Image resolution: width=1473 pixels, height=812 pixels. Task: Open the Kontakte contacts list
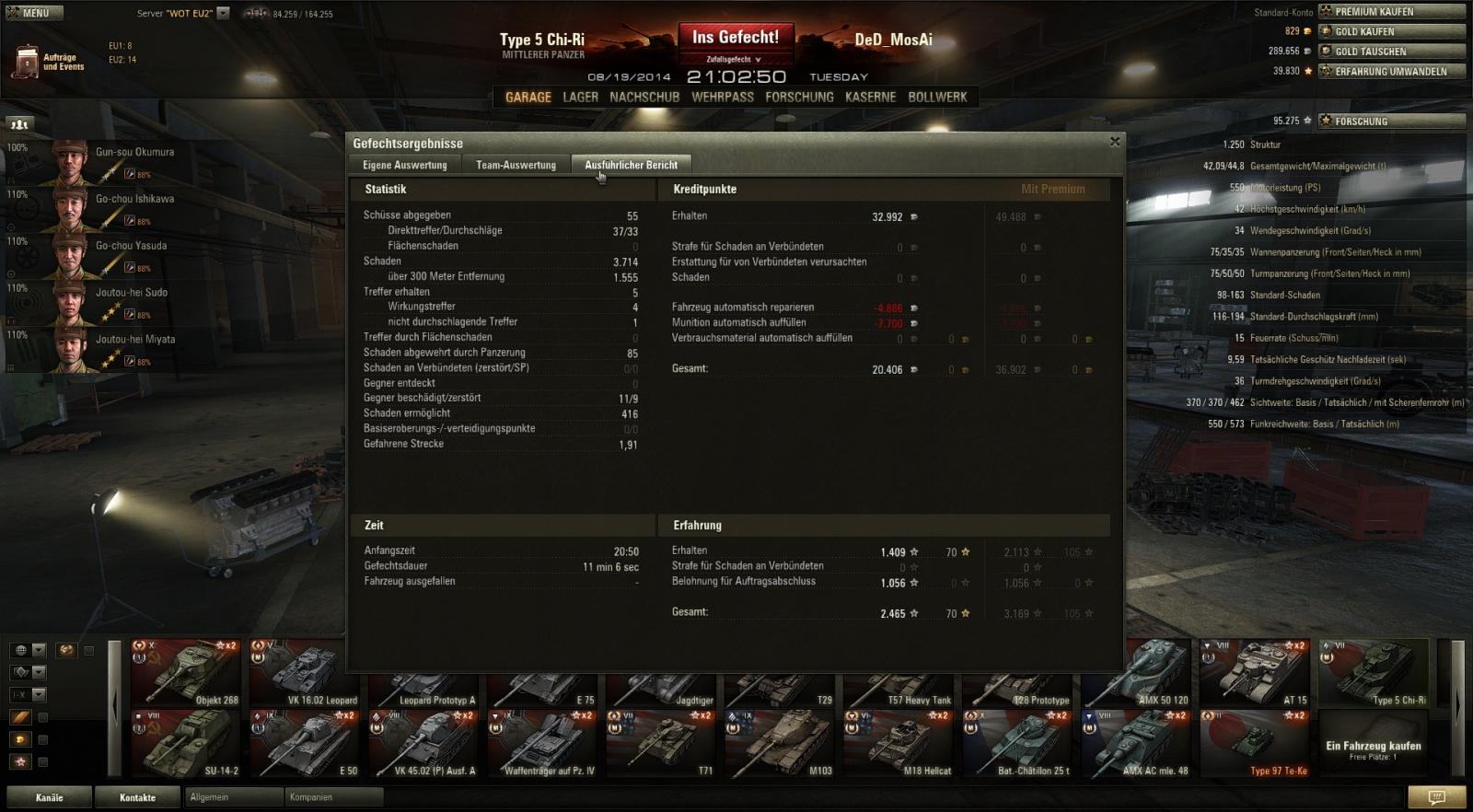tap(137, 797)
